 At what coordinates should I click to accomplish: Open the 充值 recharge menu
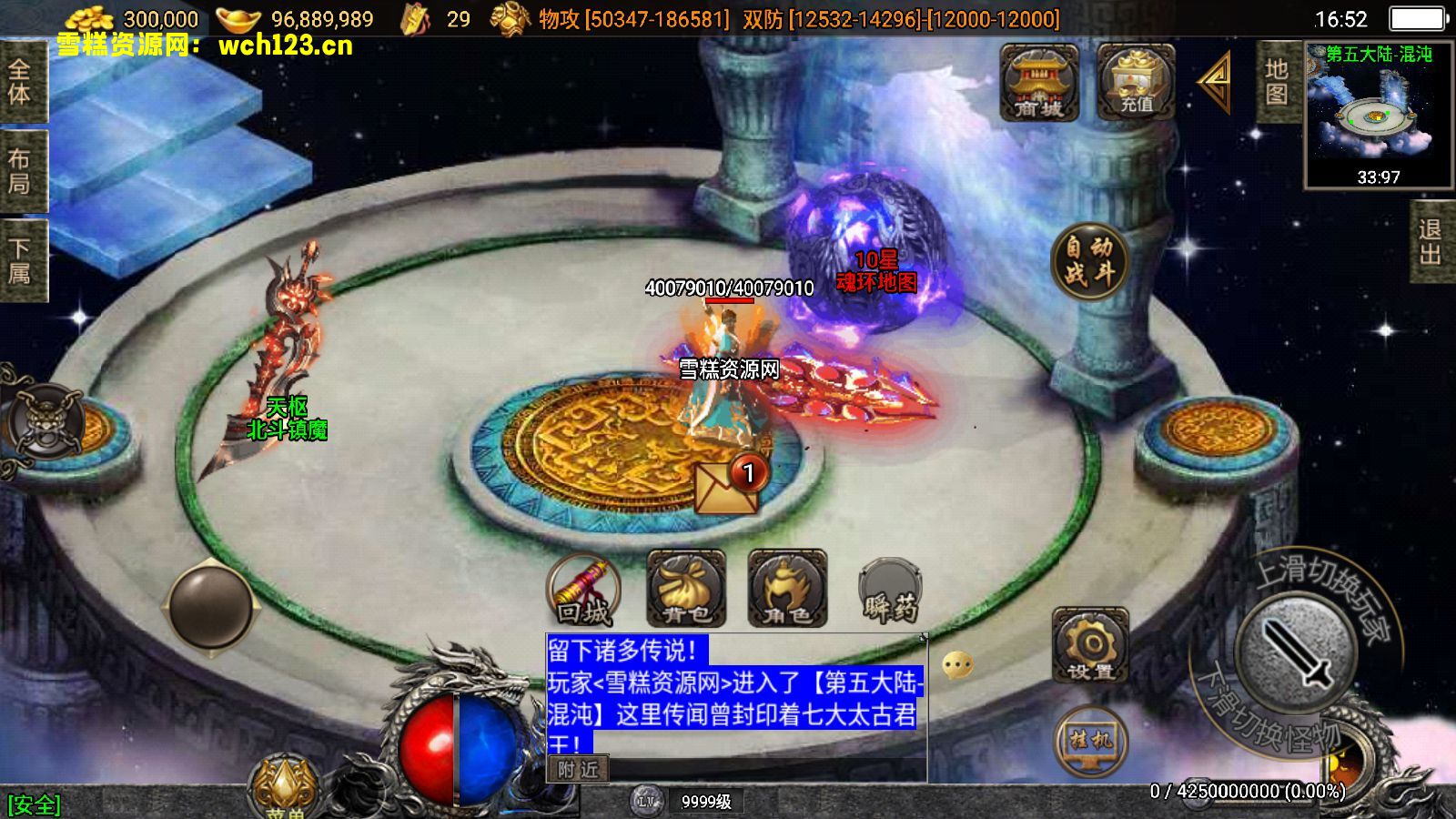[x=1135, y=84]
